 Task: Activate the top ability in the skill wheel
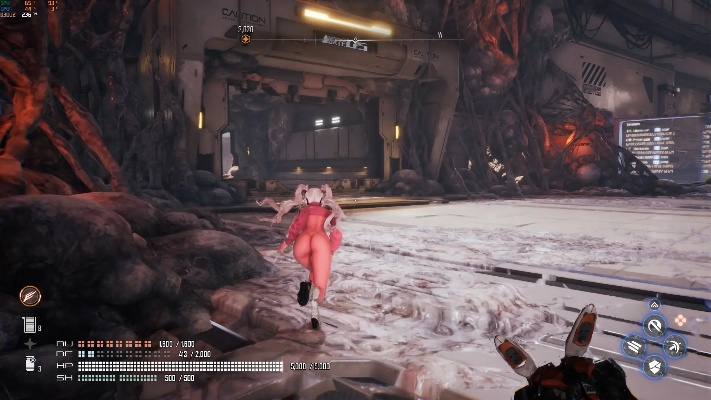(654, 326)
